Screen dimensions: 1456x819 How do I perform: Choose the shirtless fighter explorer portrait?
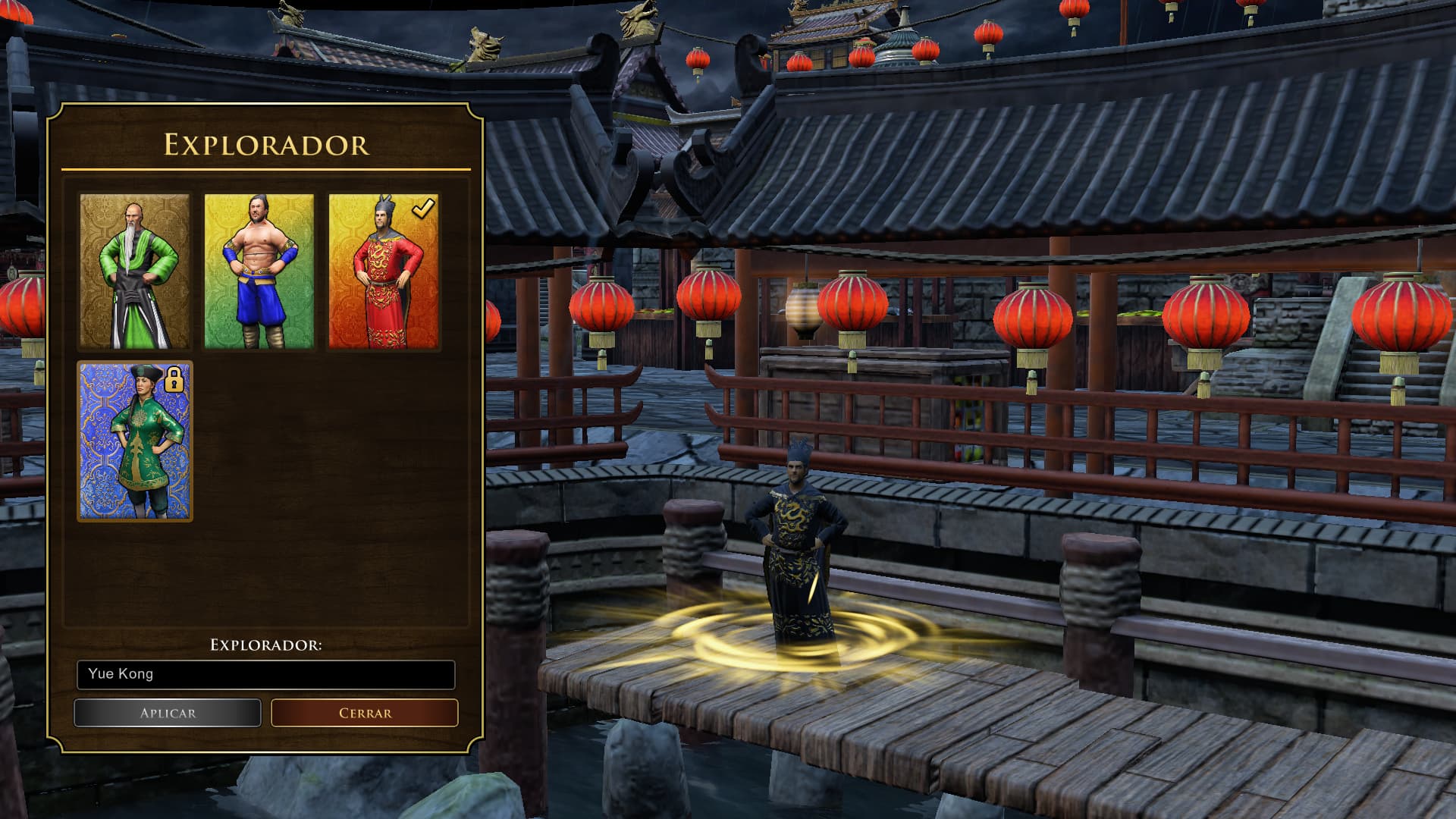click(x=259, y=271)
